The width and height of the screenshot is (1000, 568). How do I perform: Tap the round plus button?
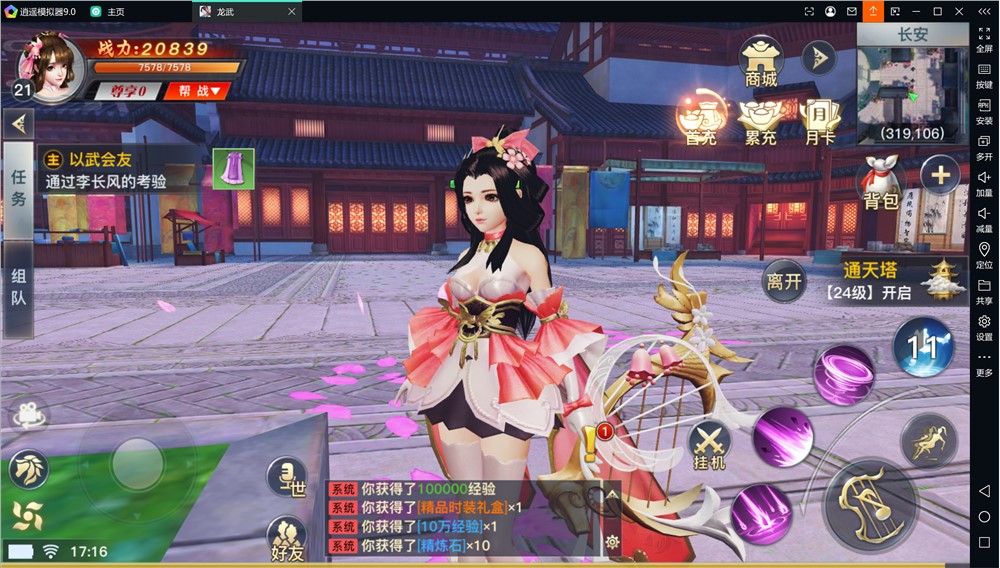pyautogui.click(x=940, y=176)
